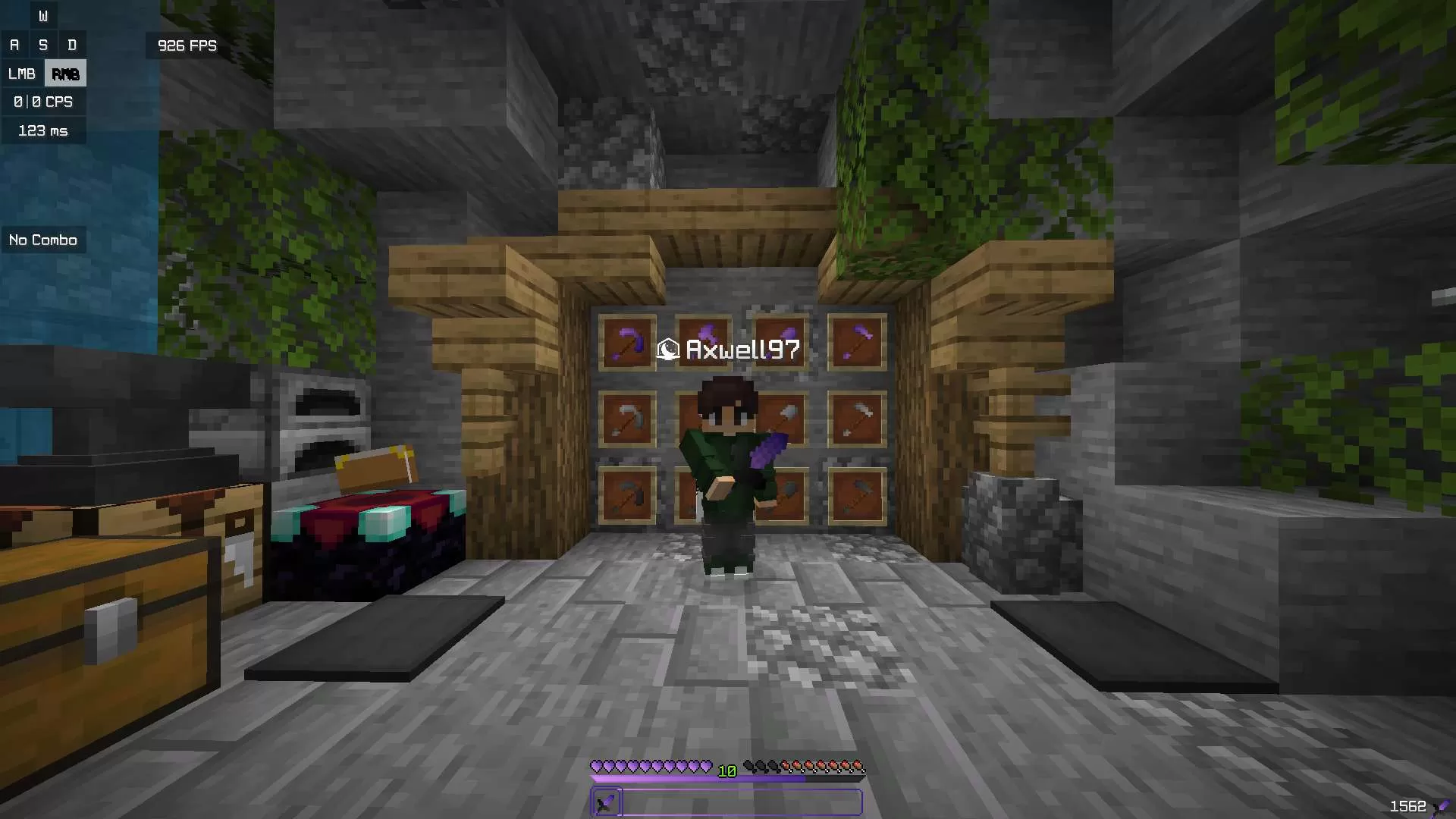The image size is (1456, 819).
Task: Expand the 123 ms ping display
Action: point(43,130)
